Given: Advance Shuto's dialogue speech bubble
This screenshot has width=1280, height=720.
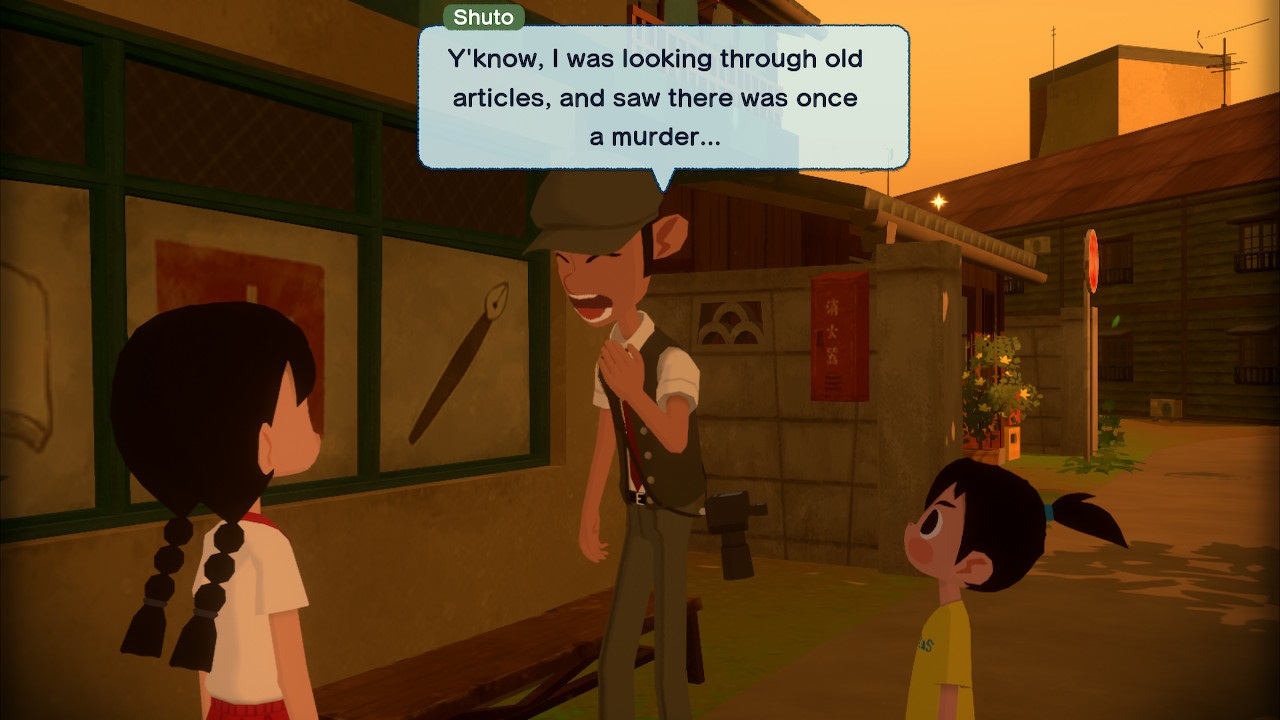Looking at the screenshot, I should pos(663,98).
